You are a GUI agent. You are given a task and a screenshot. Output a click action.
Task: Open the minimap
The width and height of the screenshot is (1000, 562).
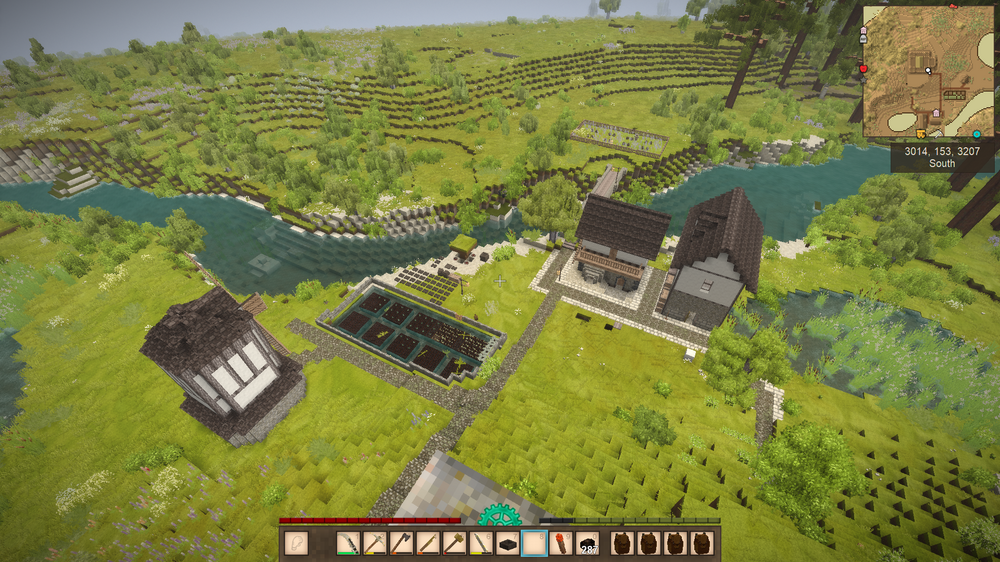point(928,72)
